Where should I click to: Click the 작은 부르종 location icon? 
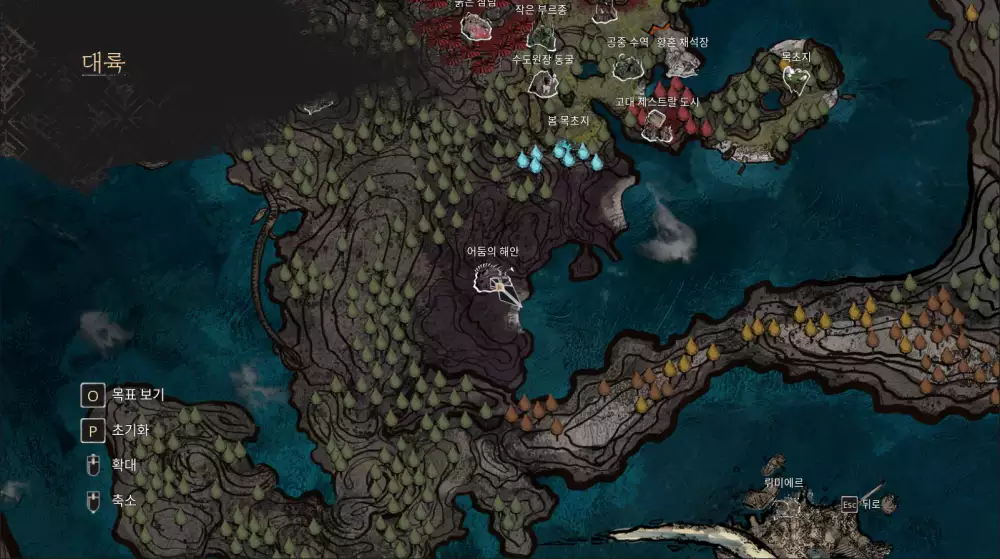[542, 36]
